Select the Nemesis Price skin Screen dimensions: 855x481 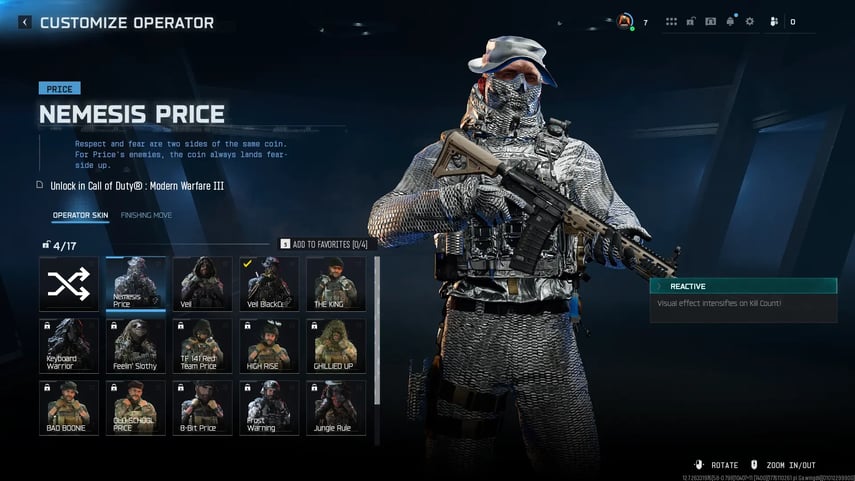[135, 284]
